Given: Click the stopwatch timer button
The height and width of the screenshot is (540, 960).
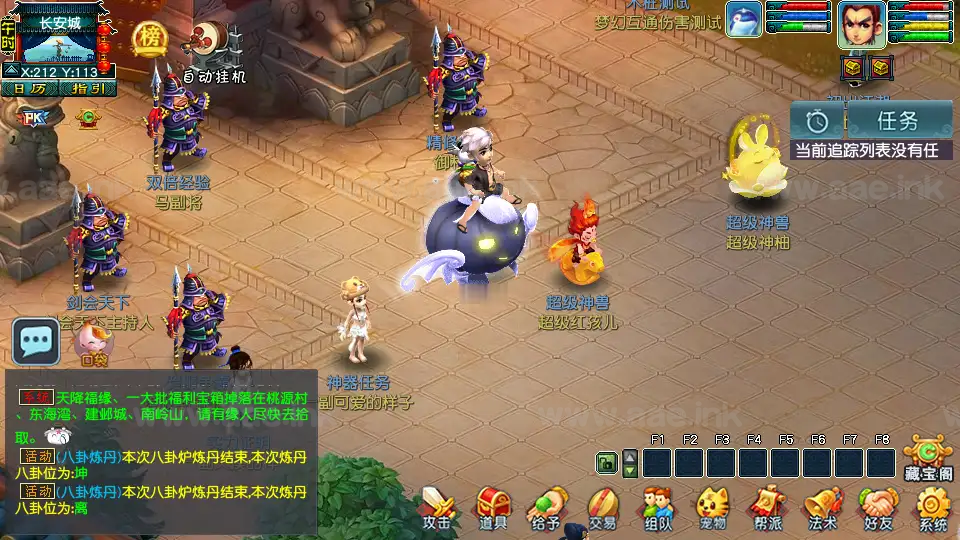Looking at the screenshot, I should coord(818,121).
